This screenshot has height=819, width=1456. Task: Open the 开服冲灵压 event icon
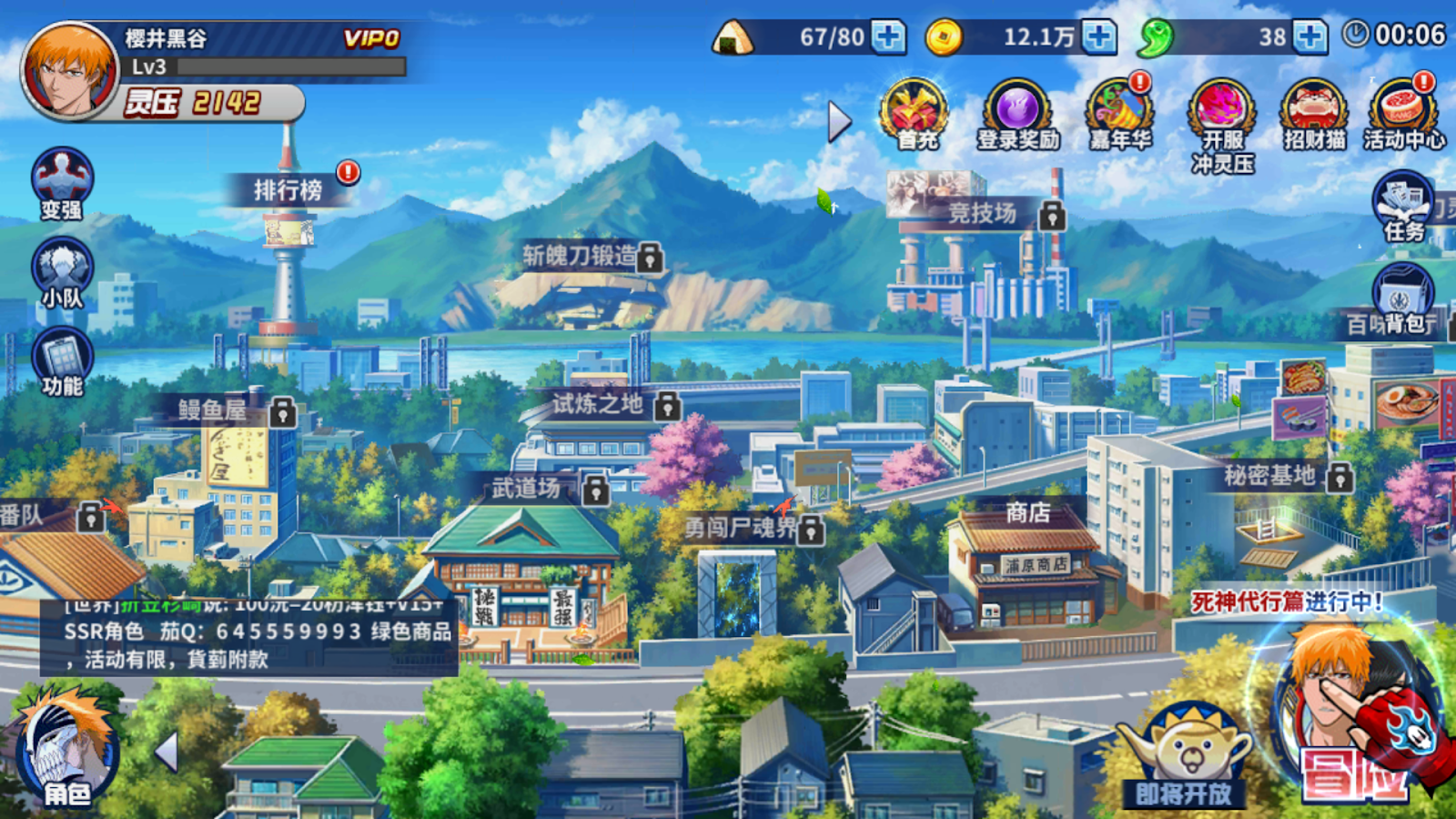click(1220, 111)
